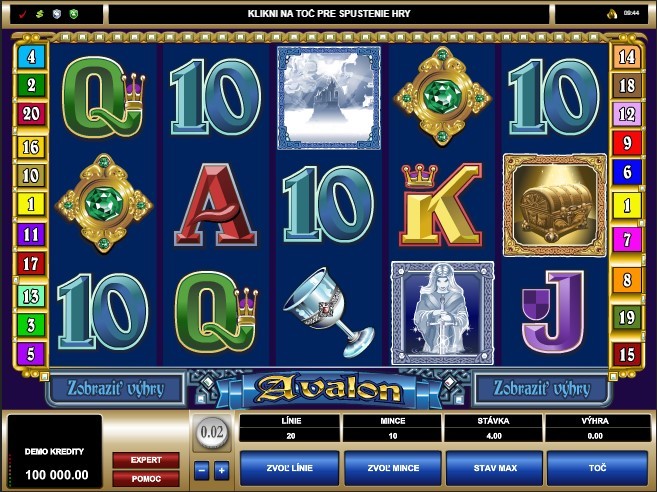Image resolution: width=657 pixels, height=492 pixels.
Task: Show winnings via left Zobraziť výhry button
Action: (x=116, y=387)
